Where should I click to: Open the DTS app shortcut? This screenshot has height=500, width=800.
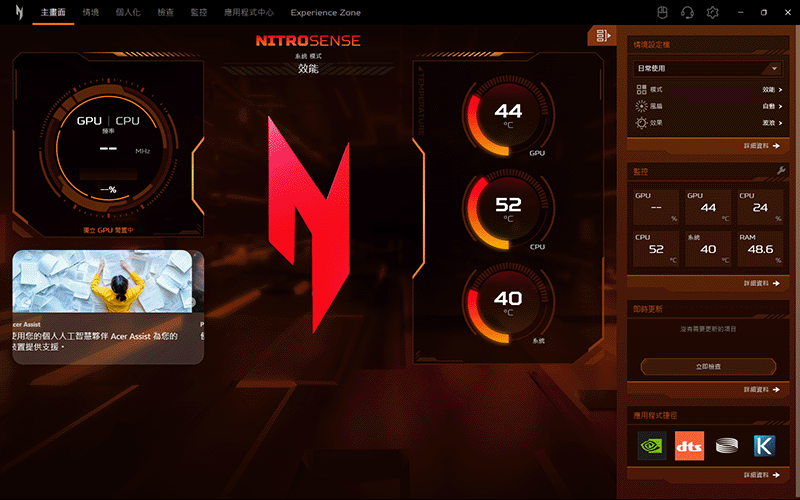pos(690,446)
